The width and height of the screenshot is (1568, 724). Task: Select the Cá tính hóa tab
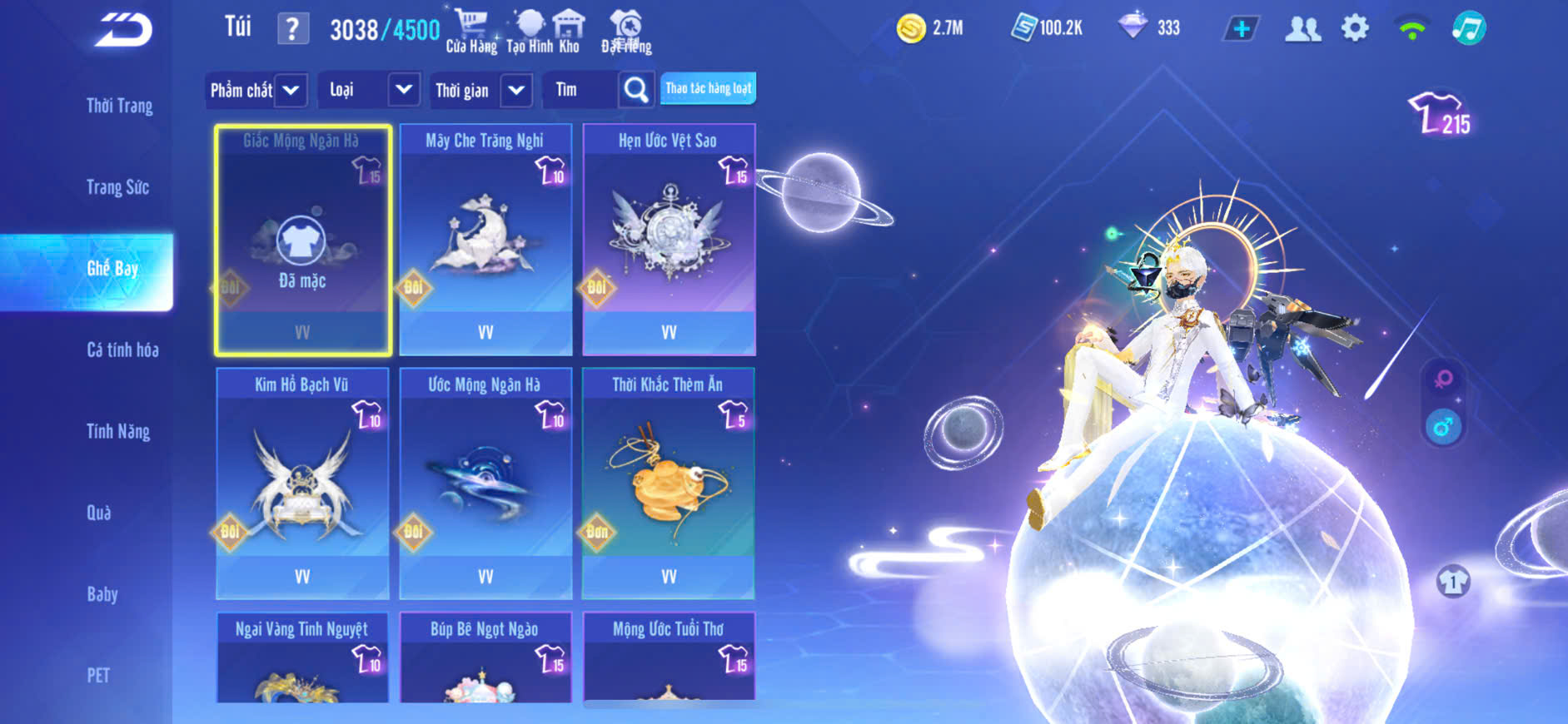122,350
